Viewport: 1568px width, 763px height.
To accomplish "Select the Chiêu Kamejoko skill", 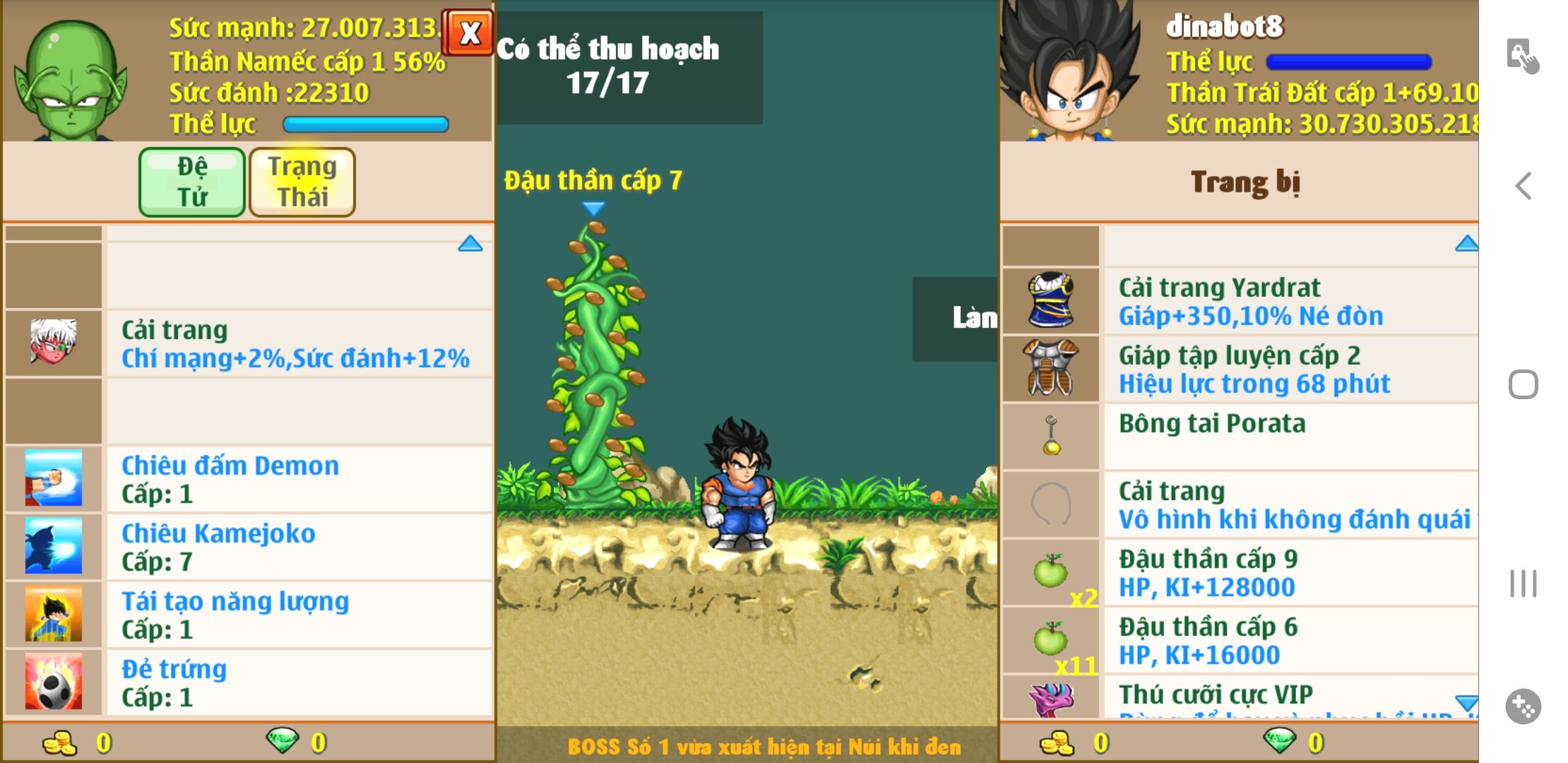I will click(x=297, y=547).
